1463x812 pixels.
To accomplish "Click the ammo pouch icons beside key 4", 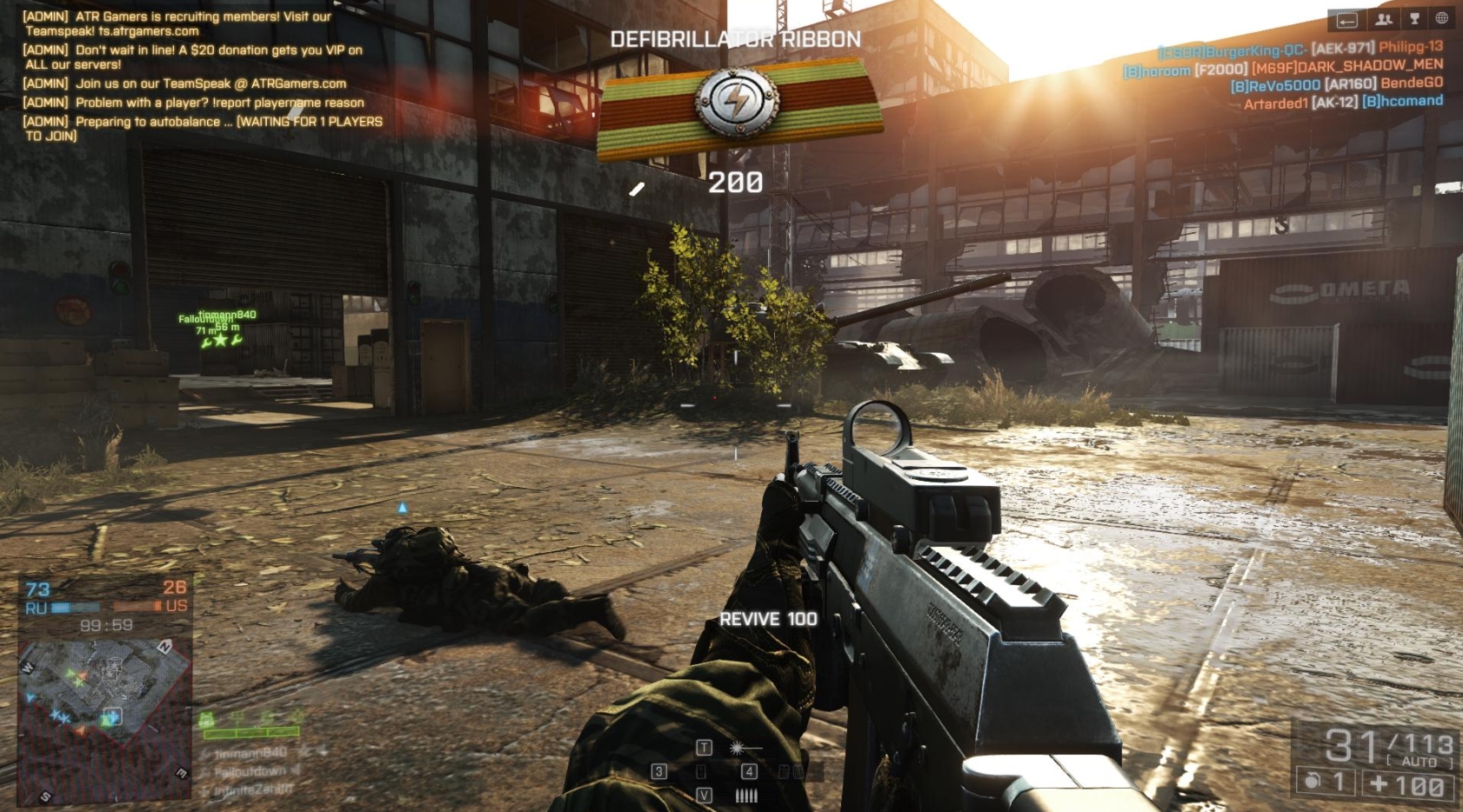I will coord(790,772).
